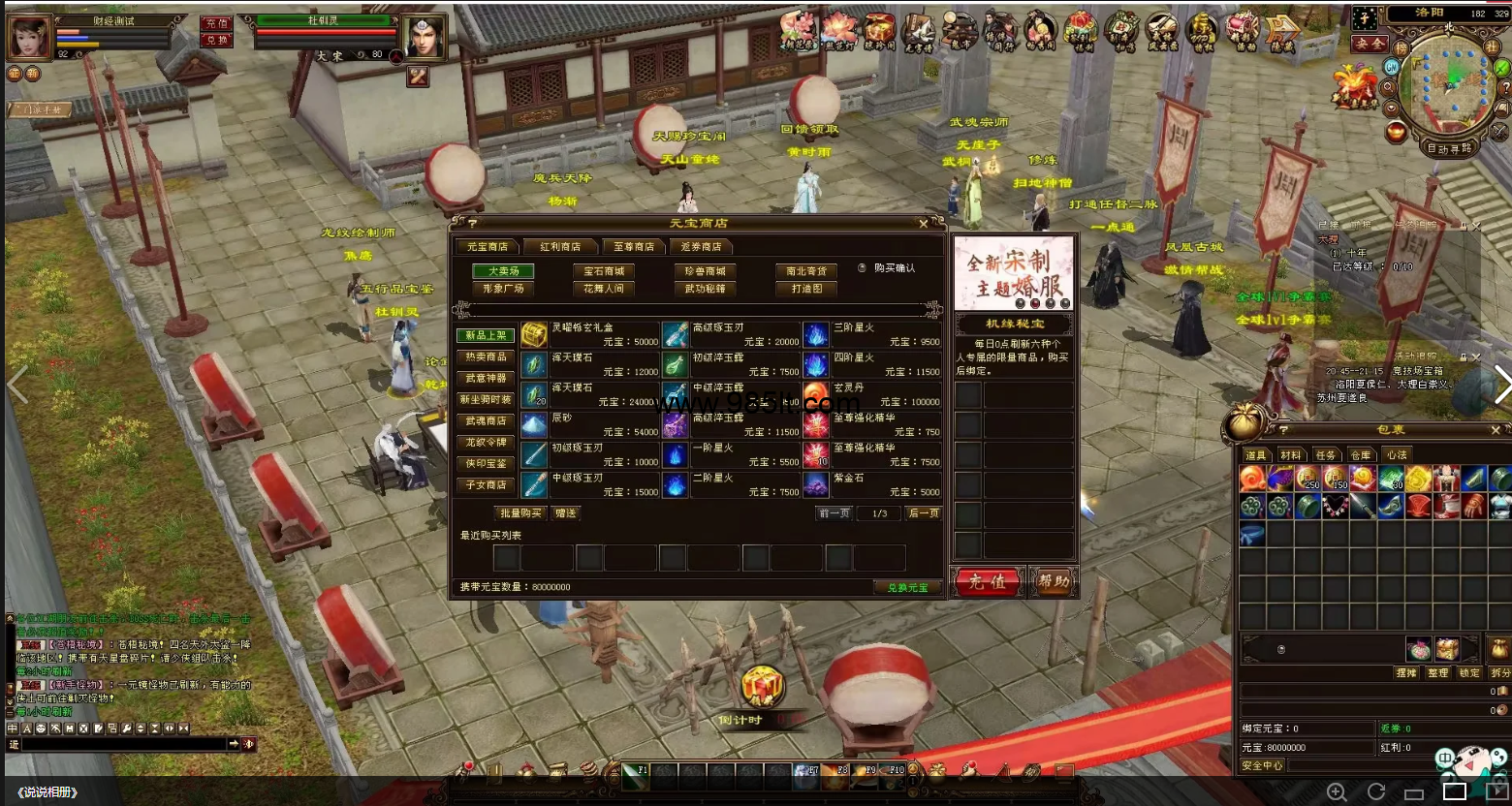The image size is (1512, 806).
Task: Click the 批量购买 bulk buy button
Action: [520, 513]
